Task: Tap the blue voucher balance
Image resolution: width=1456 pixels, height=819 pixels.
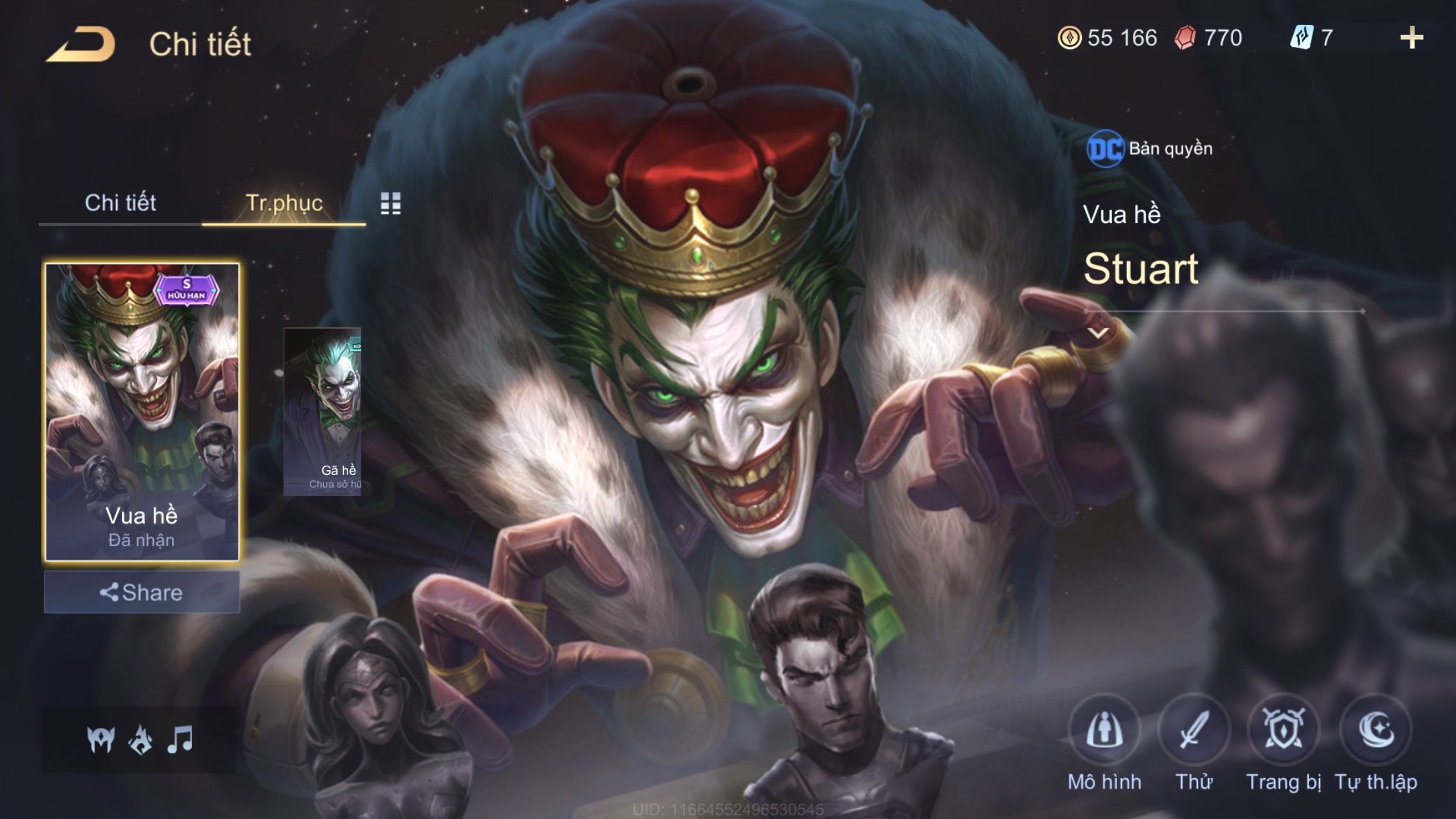Action: pos(1311,38)
